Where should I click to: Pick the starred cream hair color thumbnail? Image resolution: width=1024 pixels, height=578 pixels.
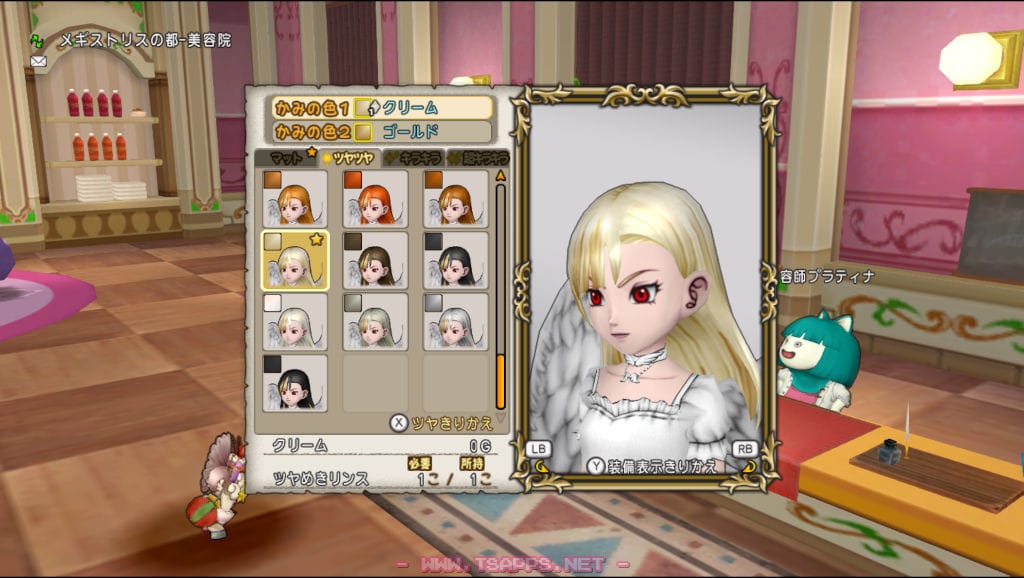click(295, 260)
